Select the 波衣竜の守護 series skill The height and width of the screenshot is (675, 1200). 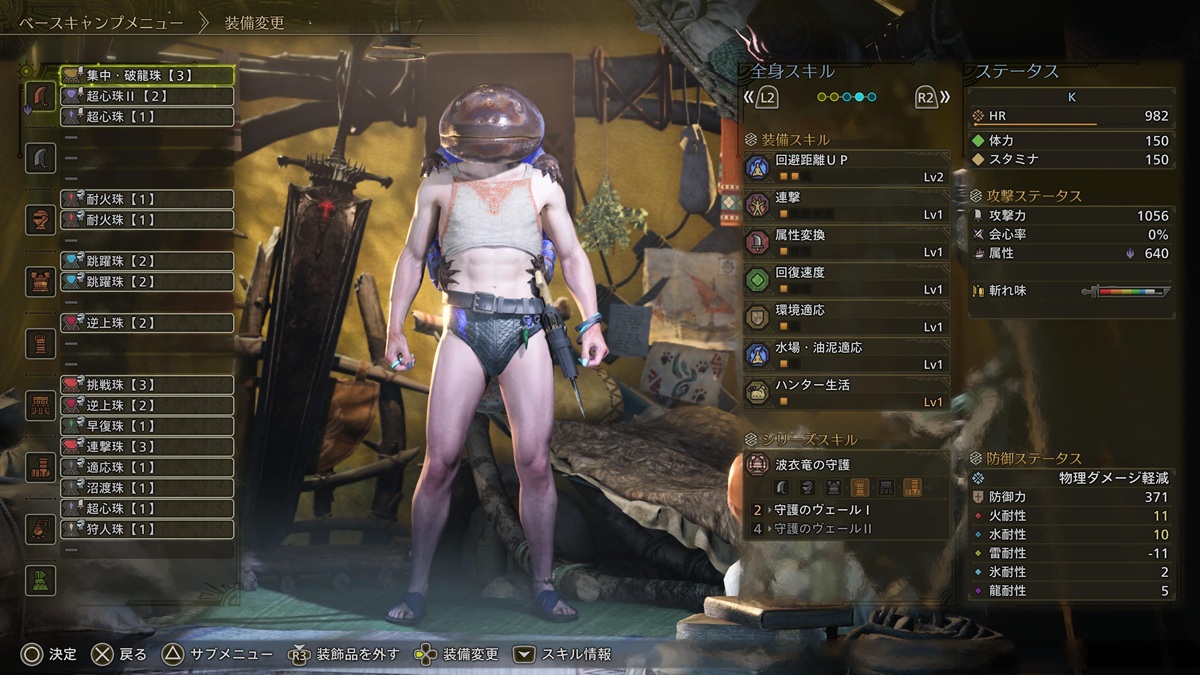(846, 476)
